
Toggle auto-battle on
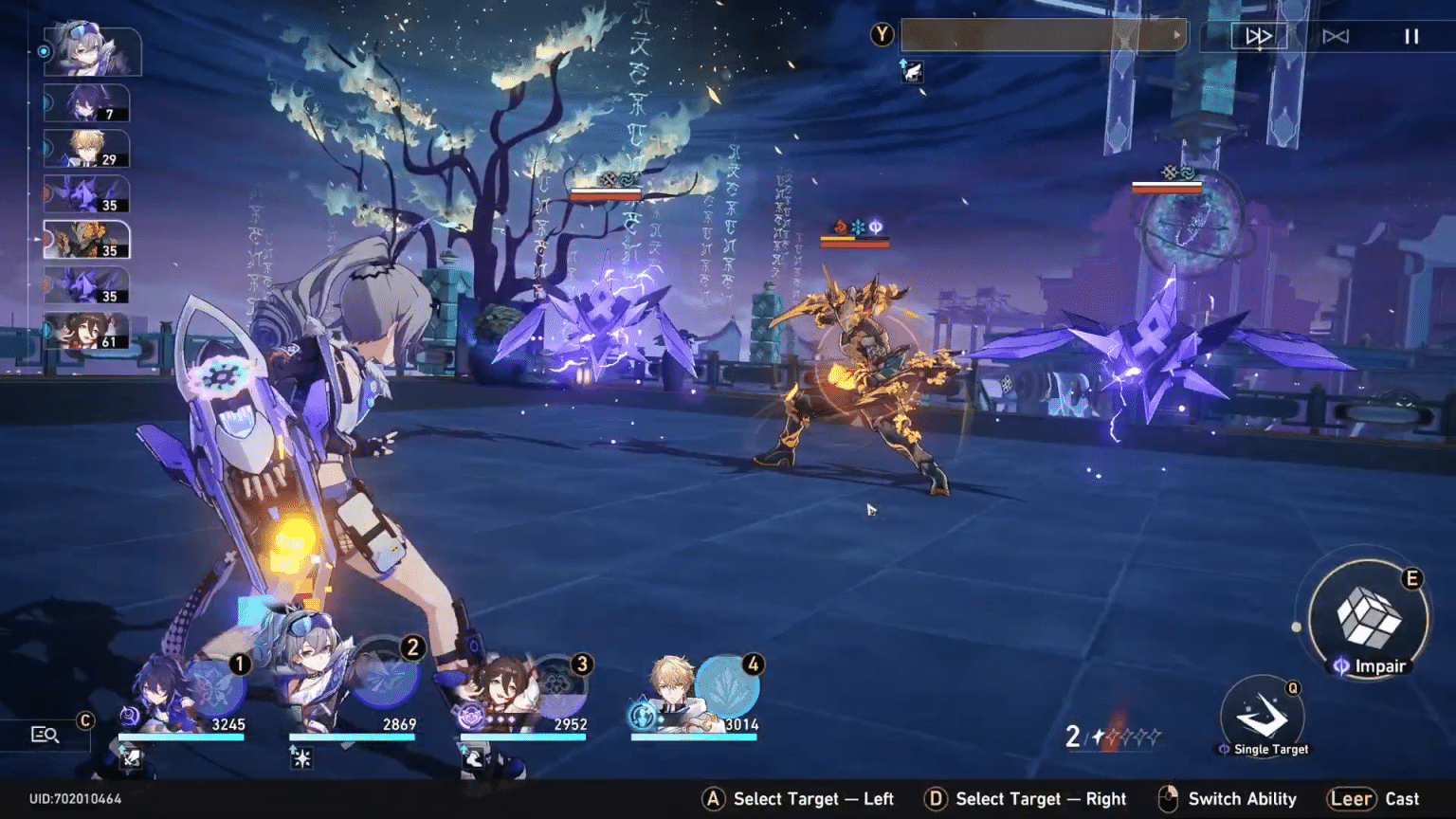[1338, 36]
